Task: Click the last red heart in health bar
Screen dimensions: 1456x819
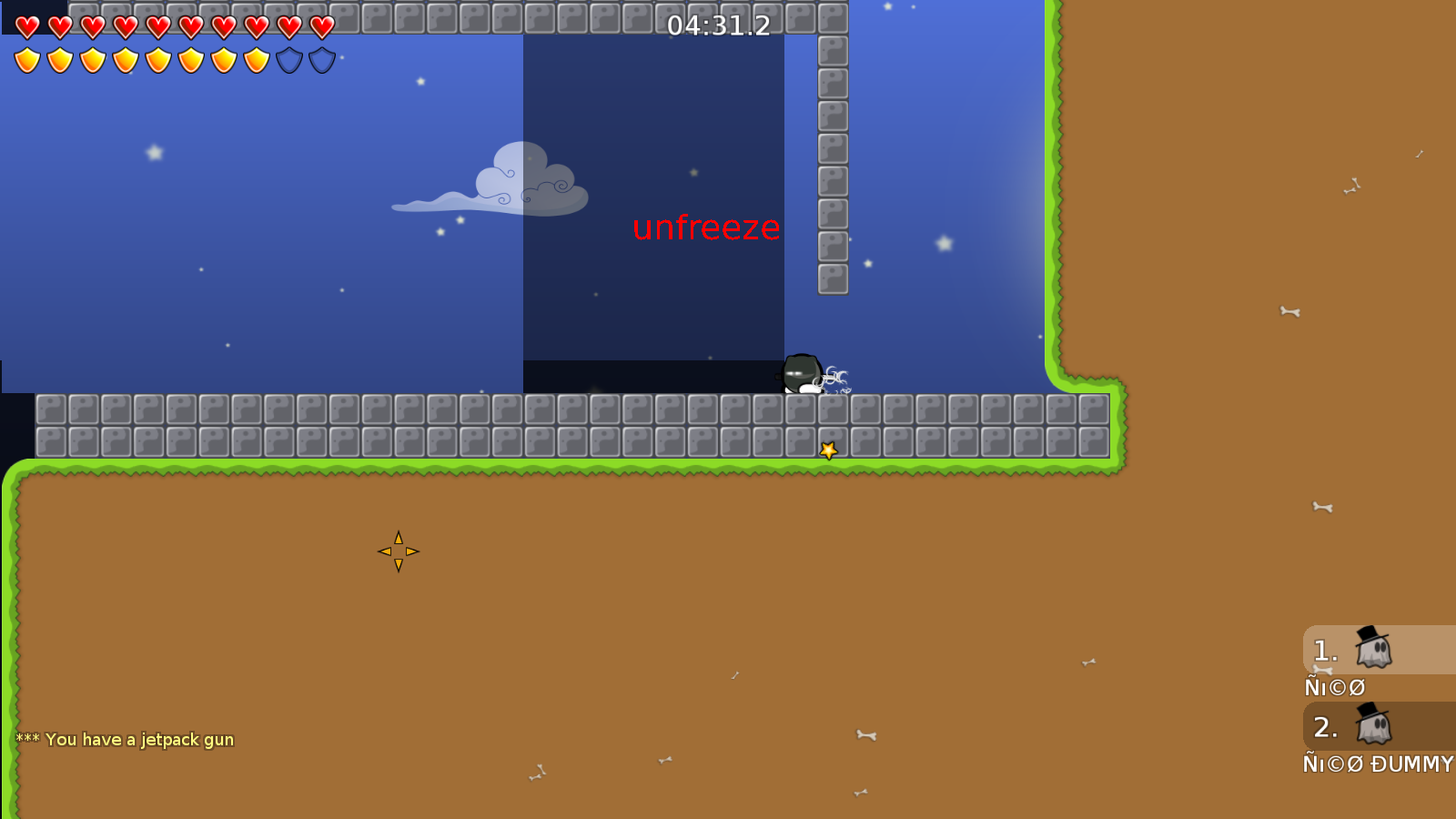Action: (x=321, y=25)
